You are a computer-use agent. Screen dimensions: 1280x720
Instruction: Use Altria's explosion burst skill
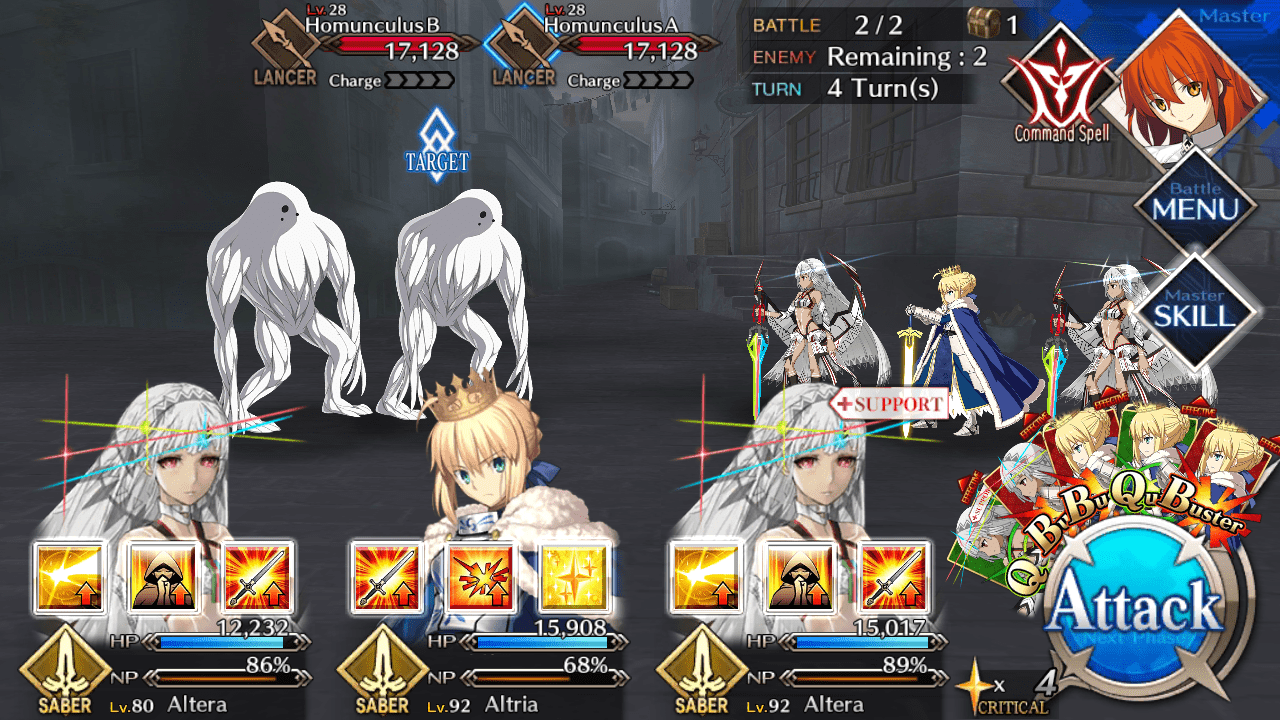tap(480, 578)
